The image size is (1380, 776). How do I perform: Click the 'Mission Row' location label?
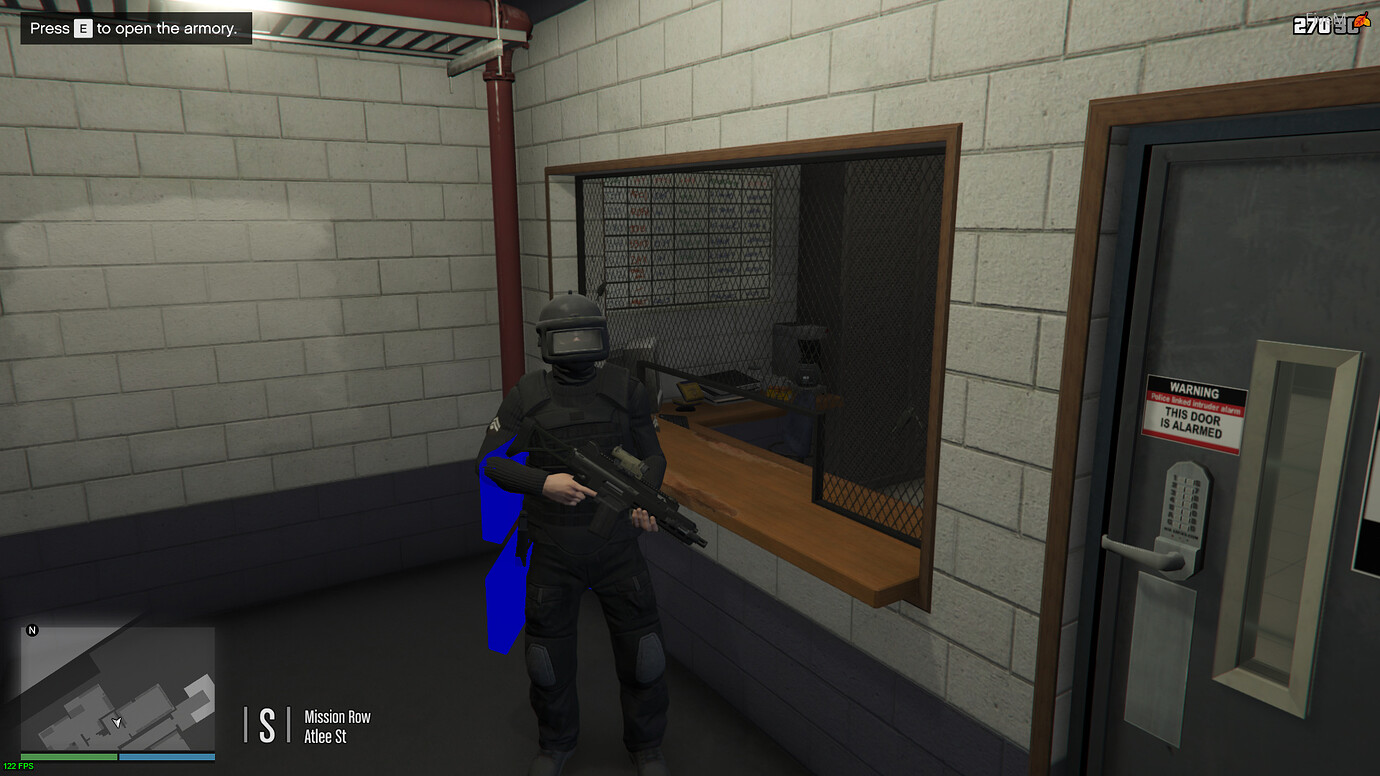[337, 716]
